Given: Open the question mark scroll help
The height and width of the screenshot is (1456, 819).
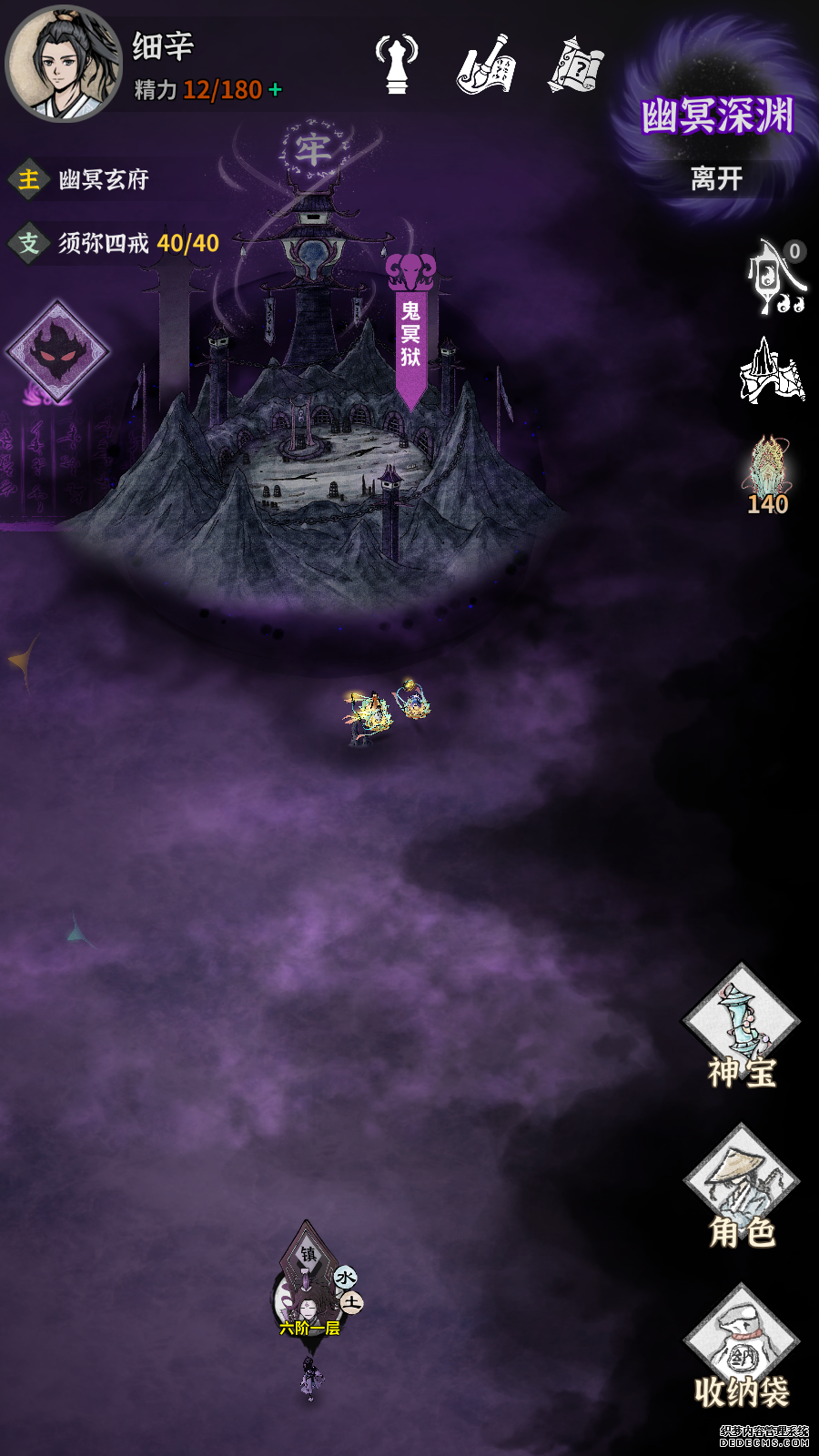Looking at the screenshot, I should [x=576, y=66].
